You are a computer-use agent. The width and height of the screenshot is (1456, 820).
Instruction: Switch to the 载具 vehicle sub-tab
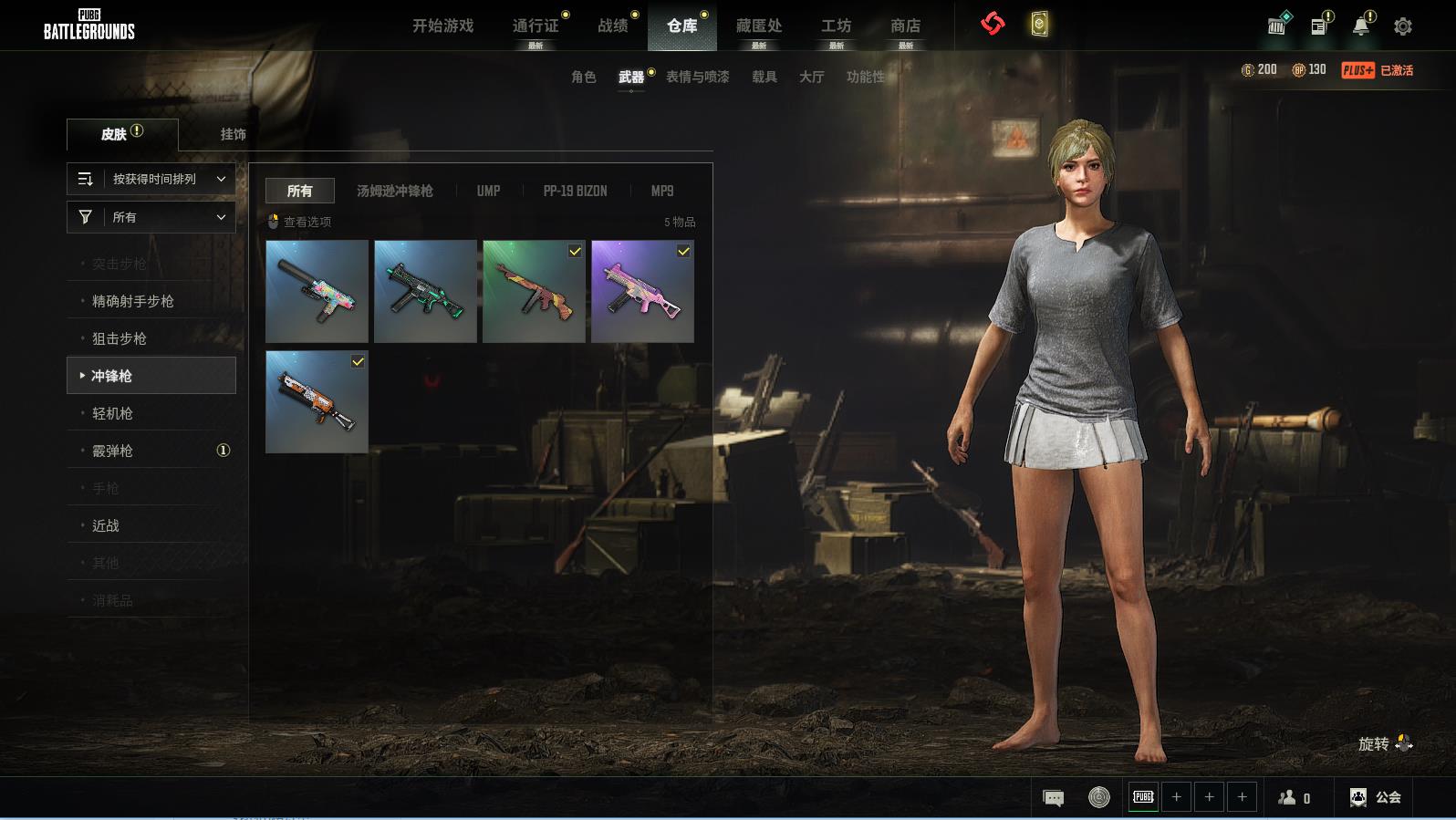(x=764, y=77)
